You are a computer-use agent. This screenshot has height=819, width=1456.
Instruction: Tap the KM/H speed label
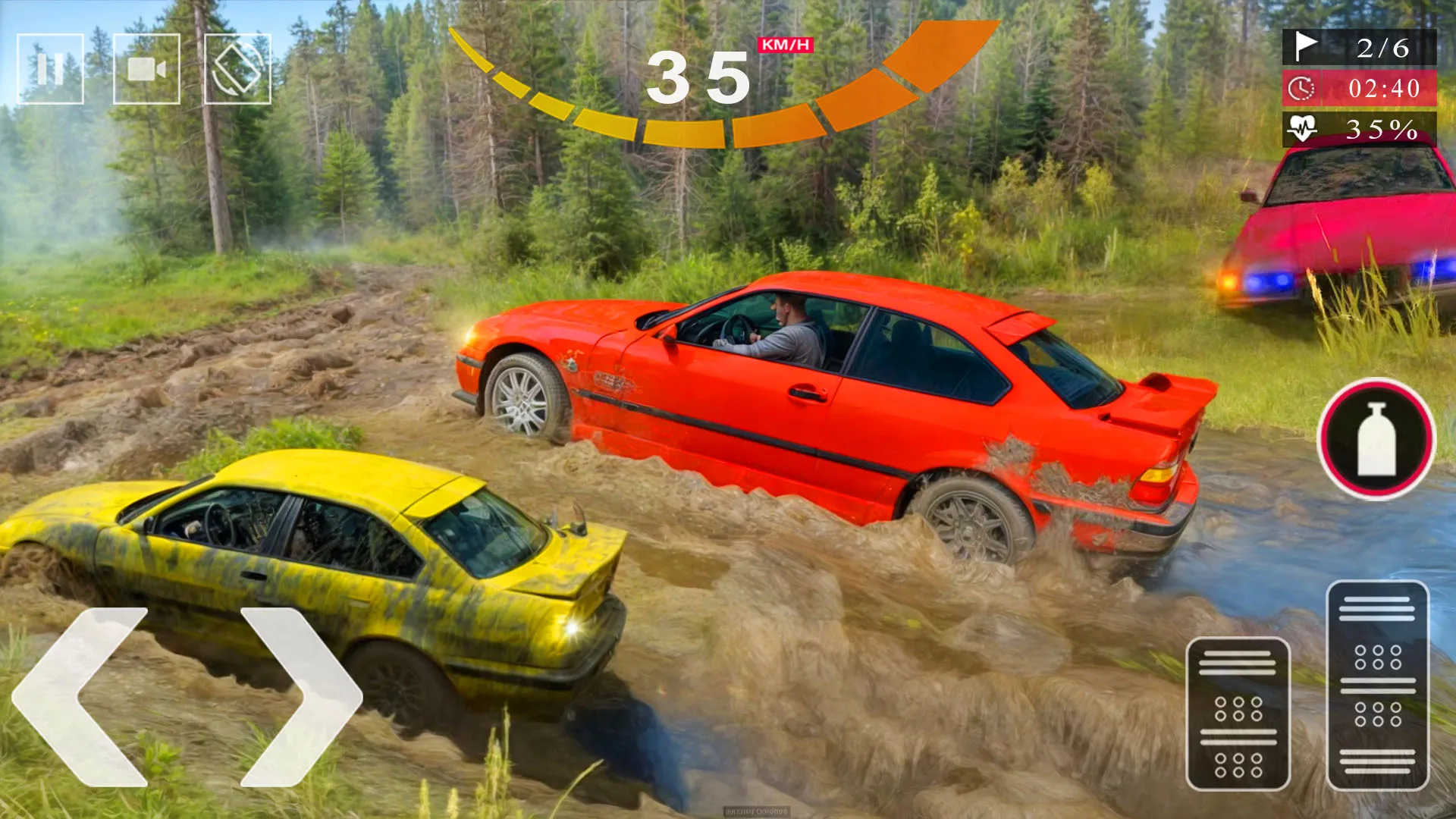(x=784, y=46)
